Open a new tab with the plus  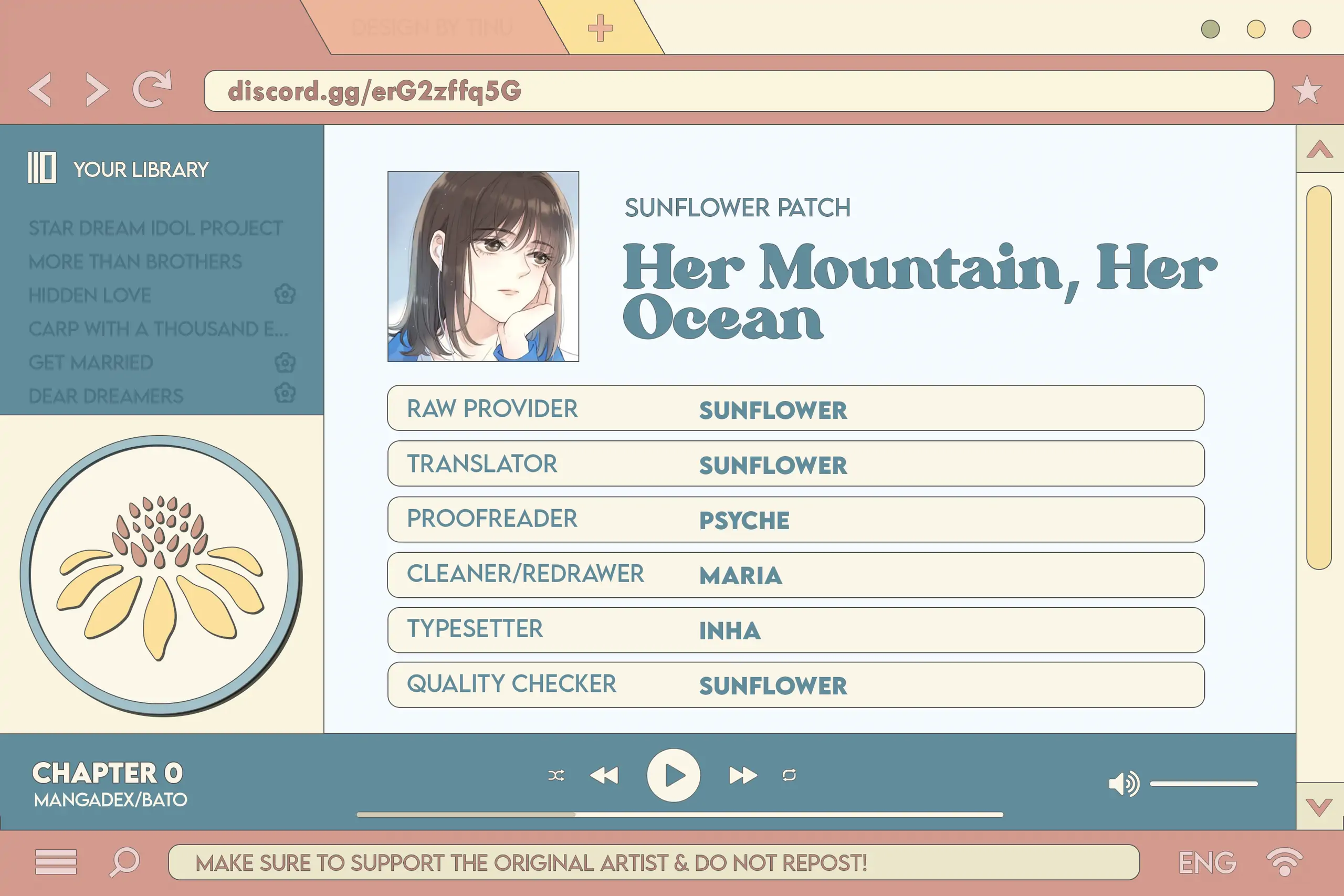point(600,28)
